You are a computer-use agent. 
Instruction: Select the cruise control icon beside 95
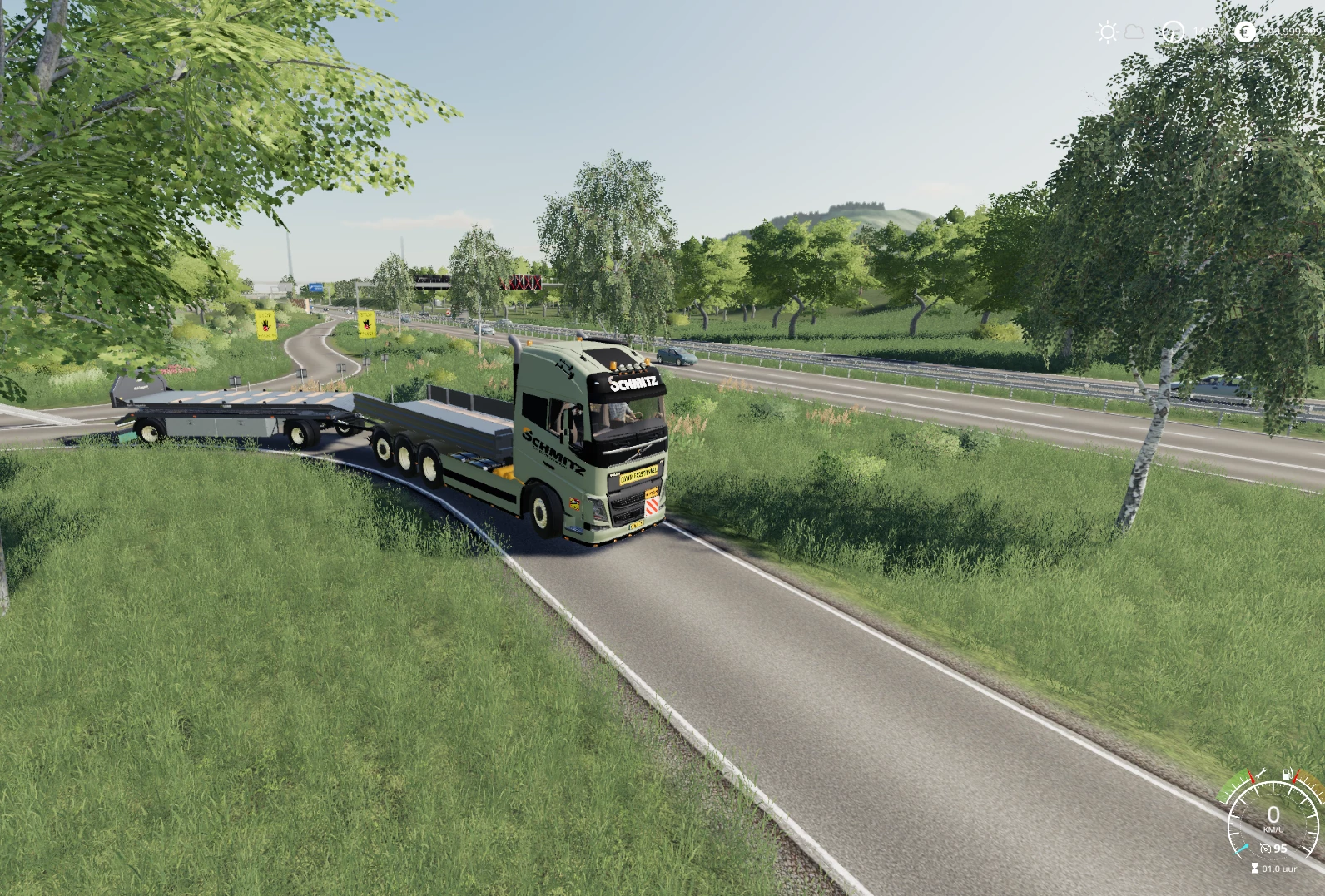pos(1267,848)
